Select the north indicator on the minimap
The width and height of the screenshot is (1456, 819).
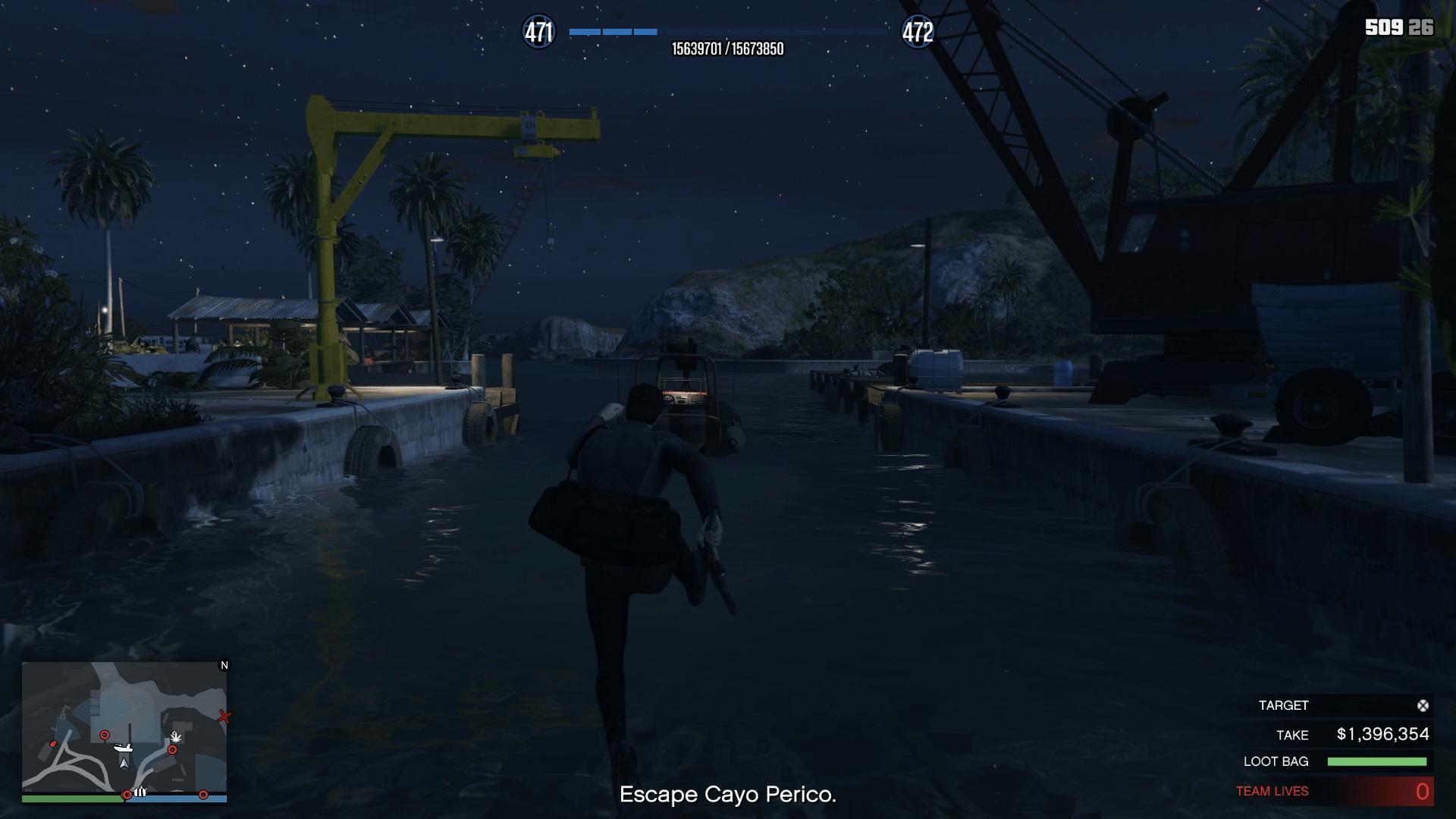click(x=224, y=666)
